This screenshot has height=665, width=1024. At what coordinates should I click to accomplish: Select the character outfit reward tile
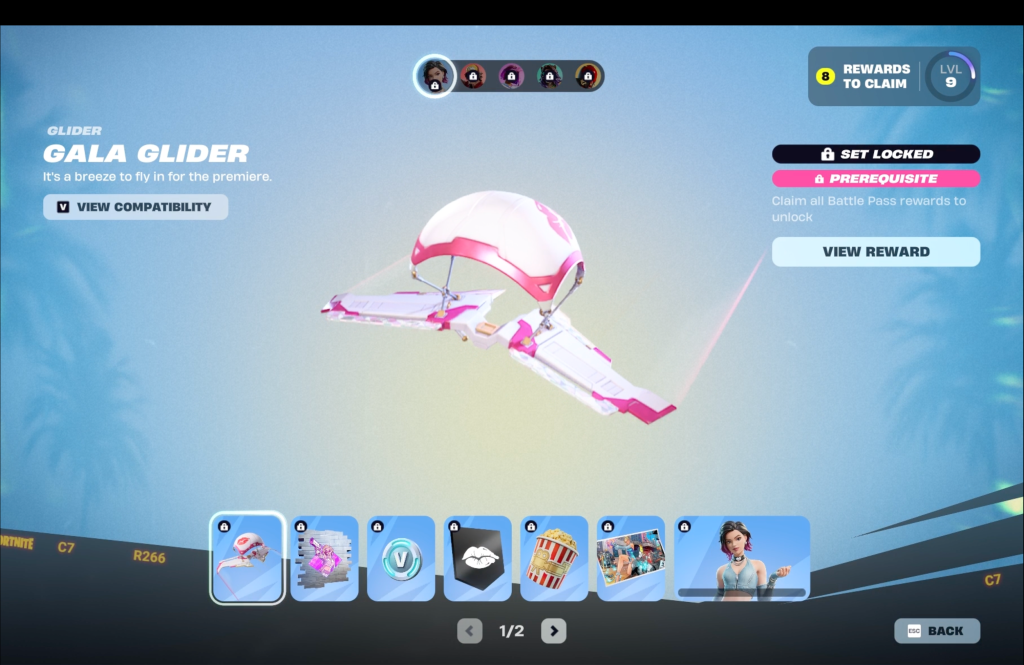coord(742,558)
